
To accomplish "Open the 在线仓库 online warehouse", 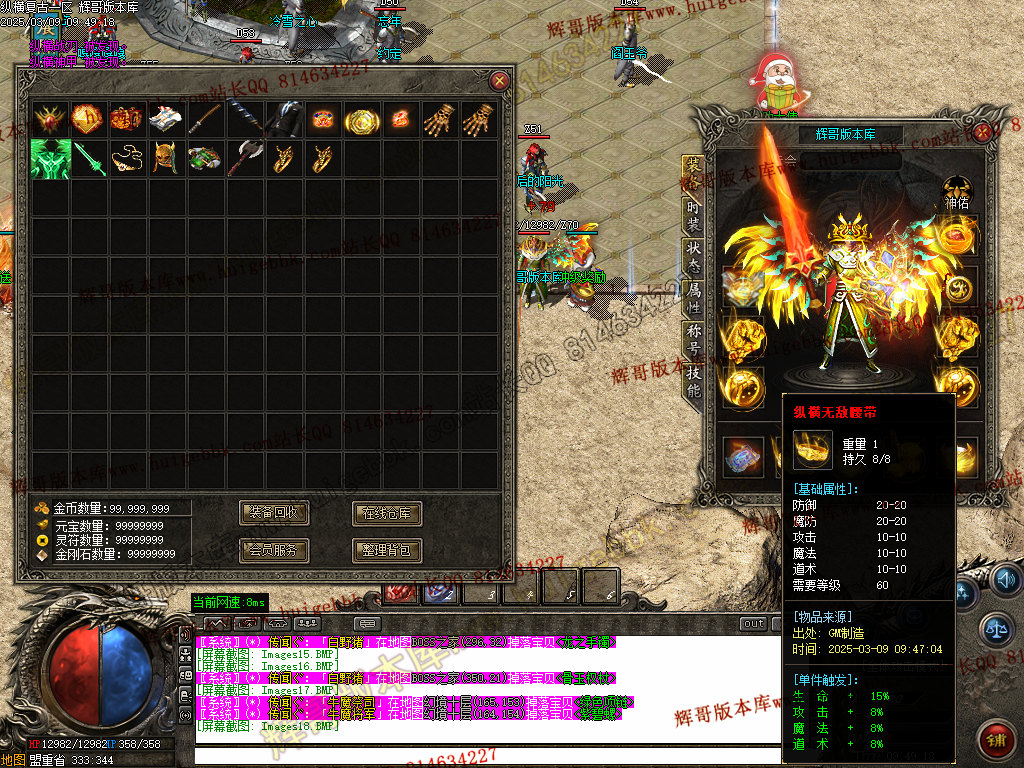I will pos(386,514).
